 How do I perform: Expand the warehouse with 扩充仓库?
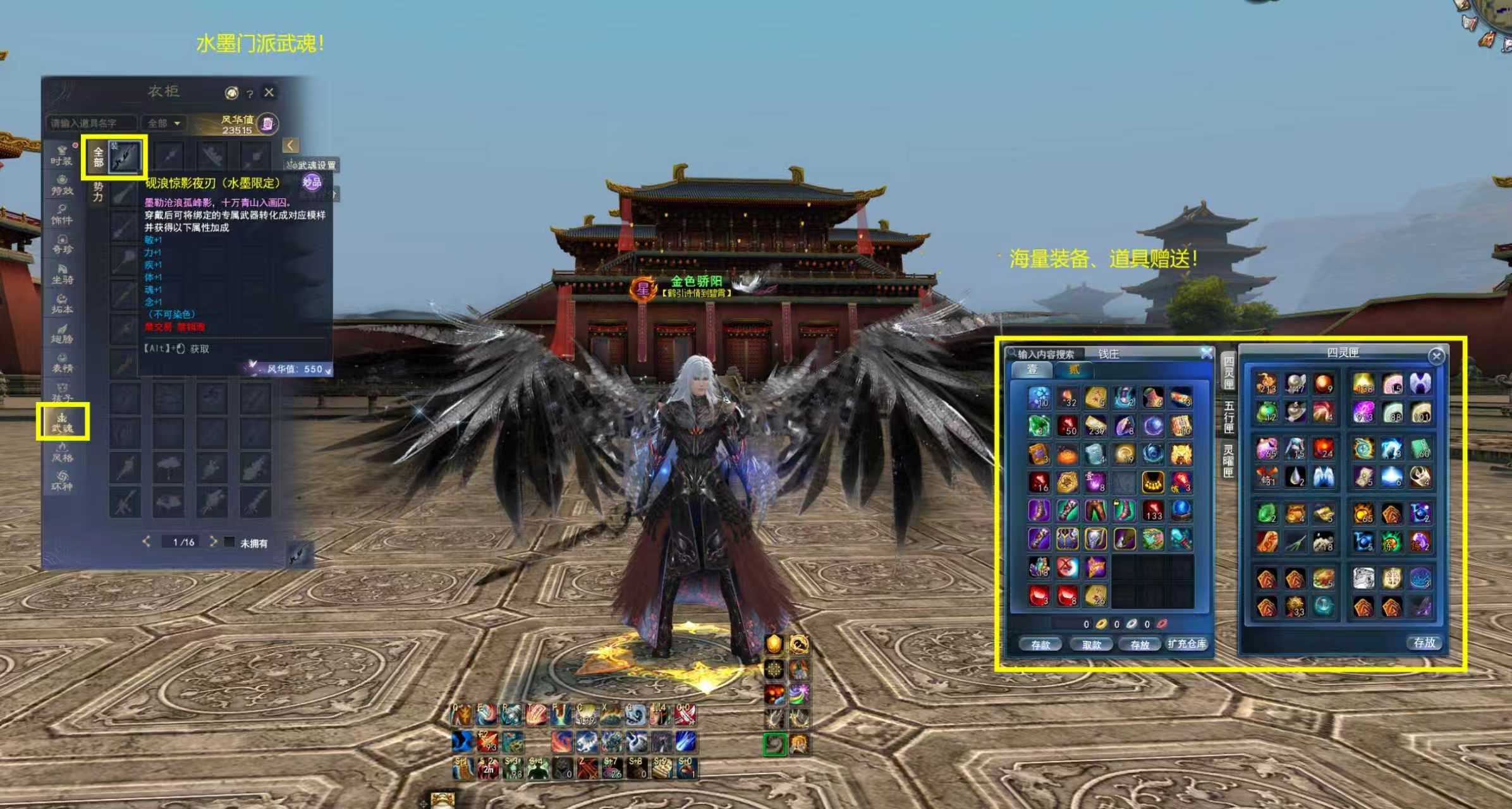(x=1186, y=643)
